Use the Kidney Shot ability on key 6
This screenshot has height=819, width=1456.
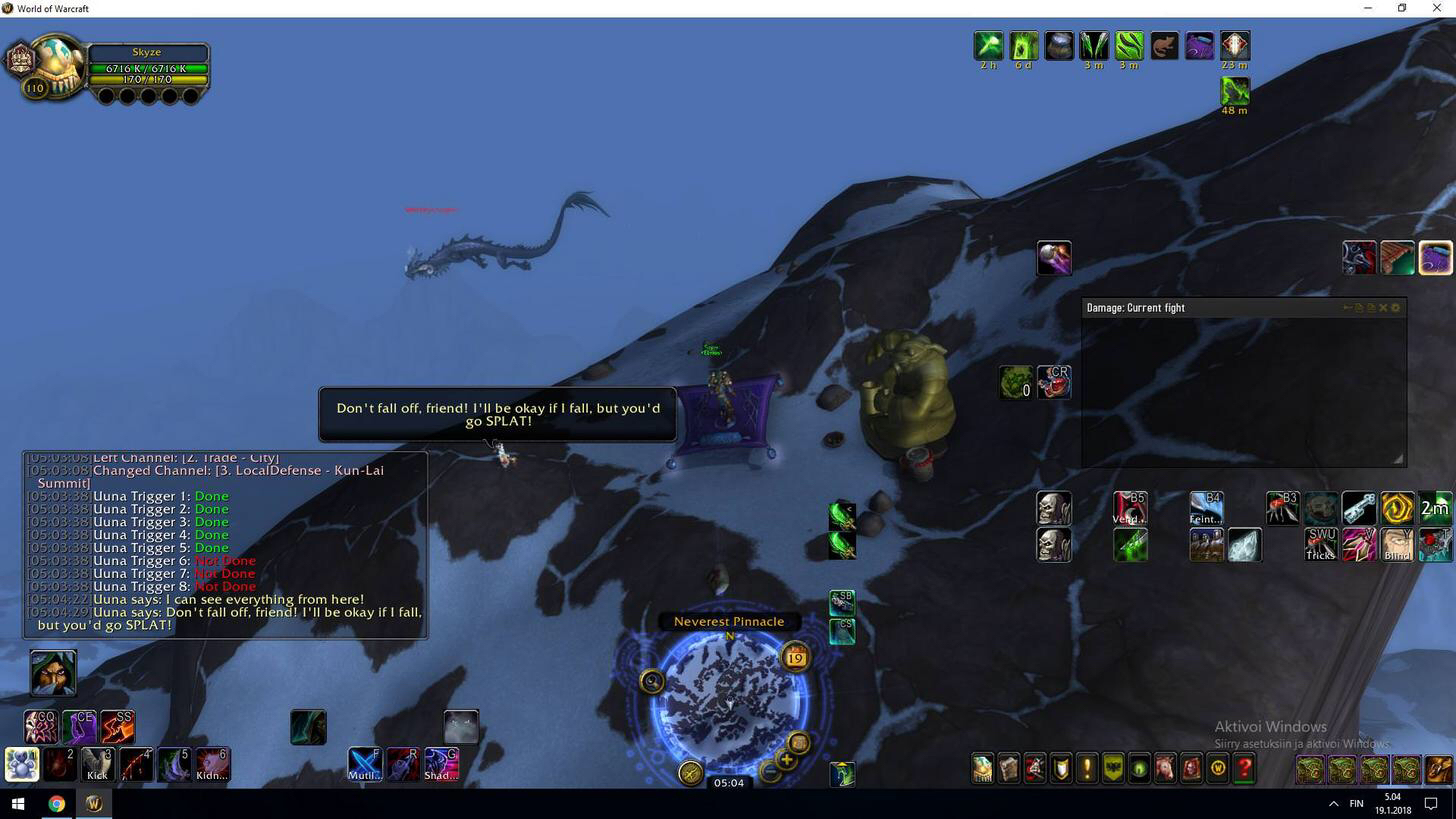pos(212,765)
